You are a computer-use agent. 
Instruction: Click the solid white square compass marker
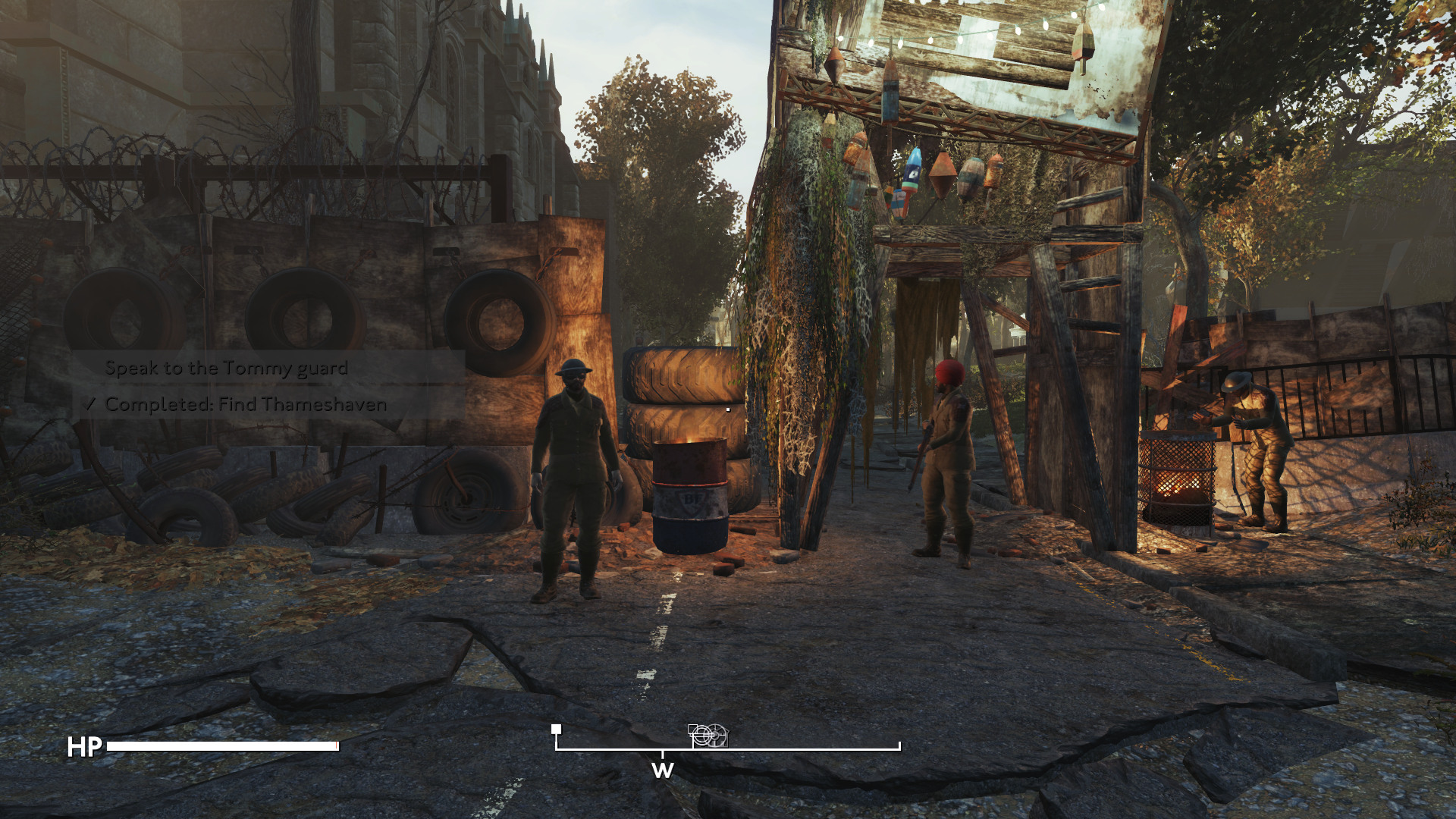click(x=557, y=729)
